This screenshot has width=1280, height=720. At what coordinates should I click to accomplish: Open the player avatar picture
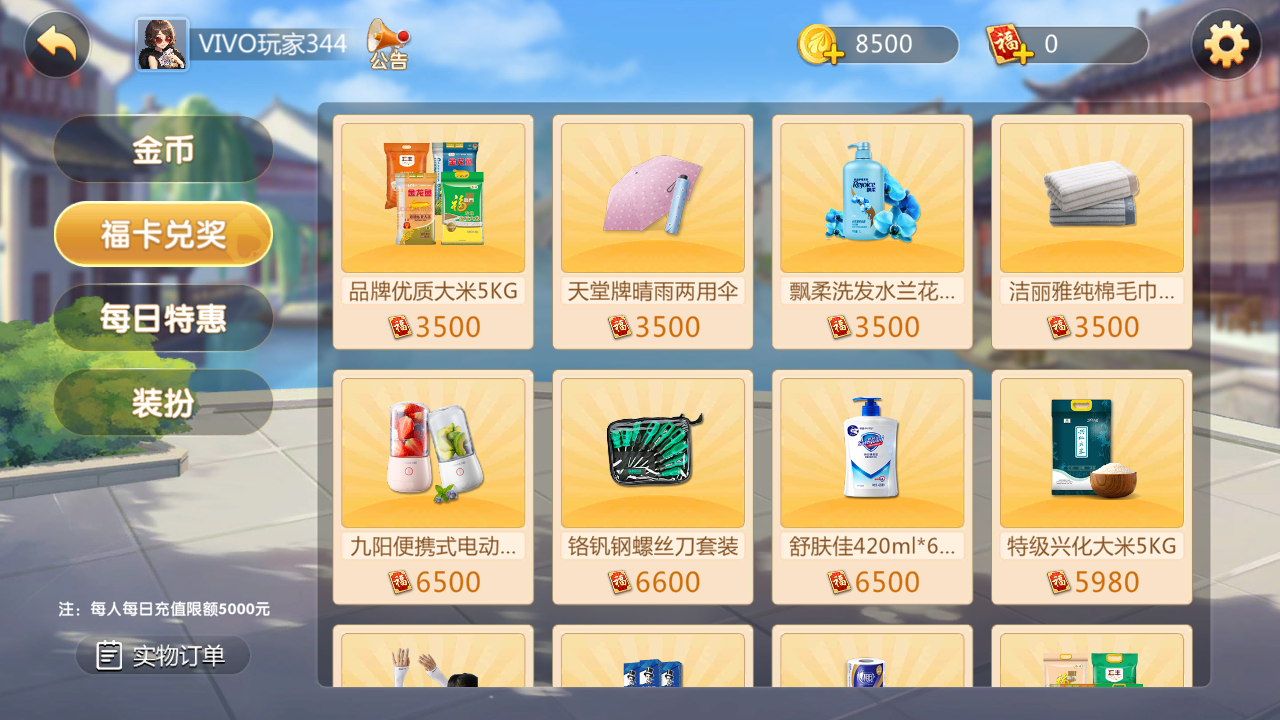[162, 44]
